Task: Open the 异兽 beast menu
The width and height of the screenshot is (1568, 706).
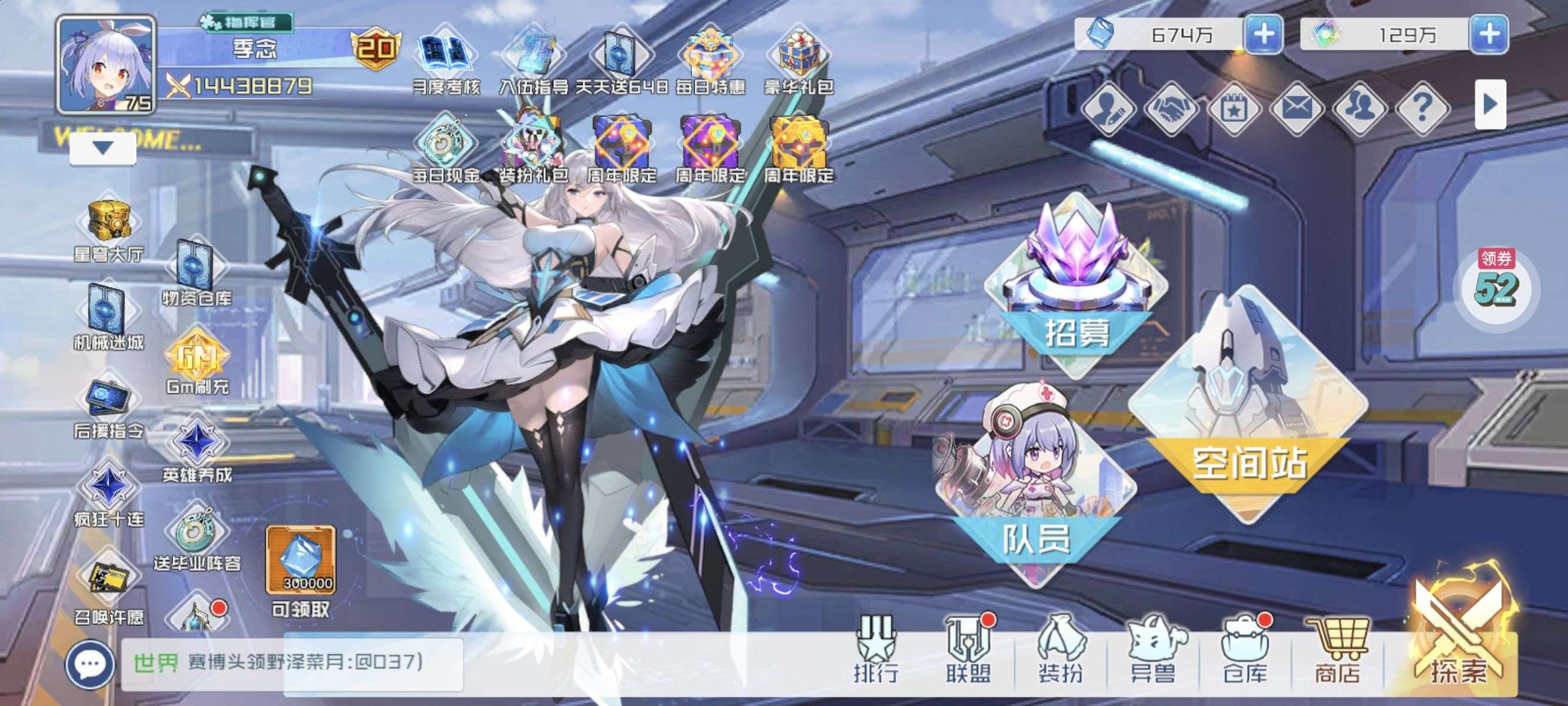Action: click(x=1152, y=650)
